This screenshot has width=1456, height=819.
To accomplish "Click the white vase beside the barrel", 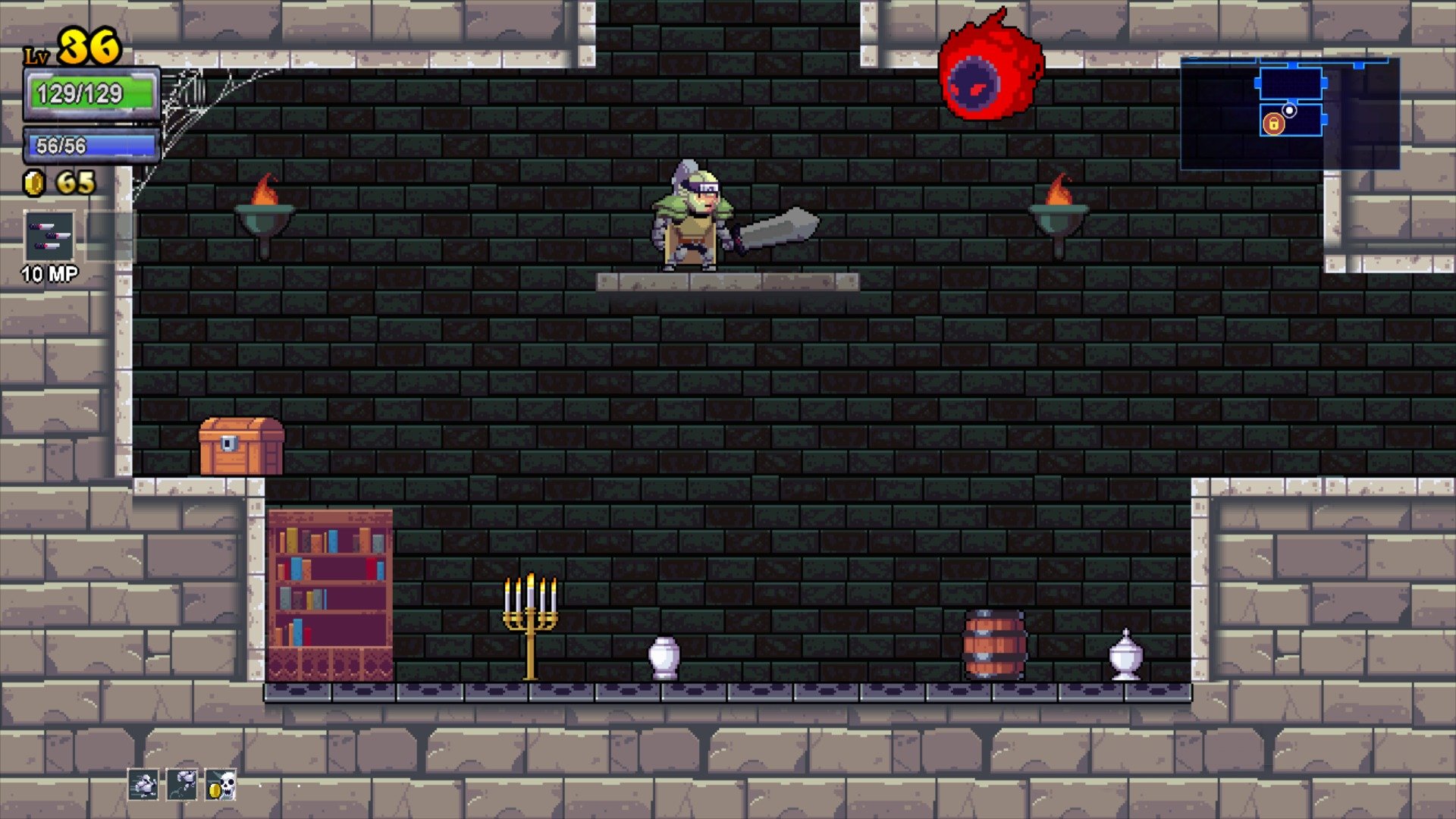I will coord(1125,656).
